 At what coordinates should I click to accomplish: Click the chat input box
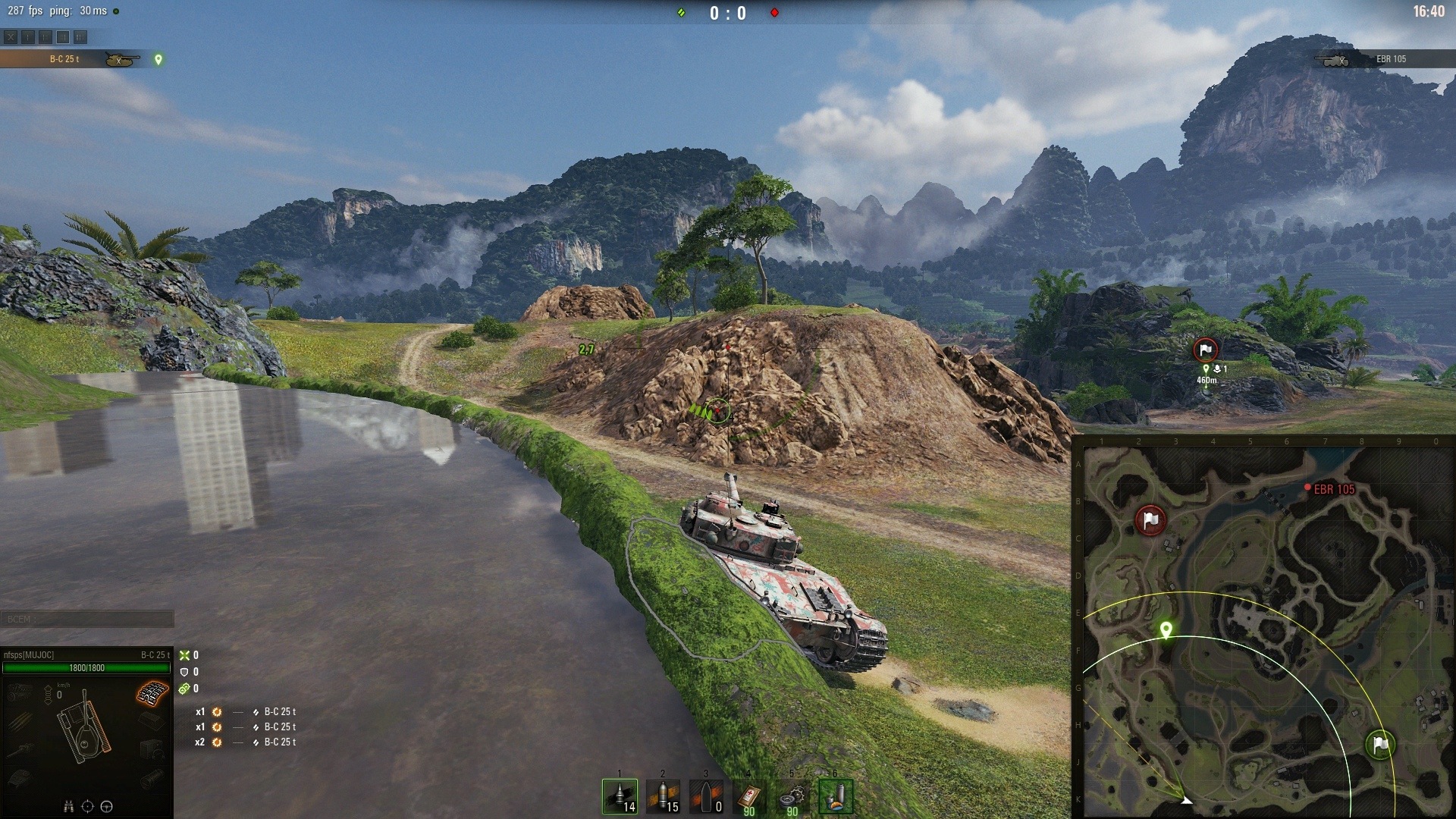click(86, 620)
